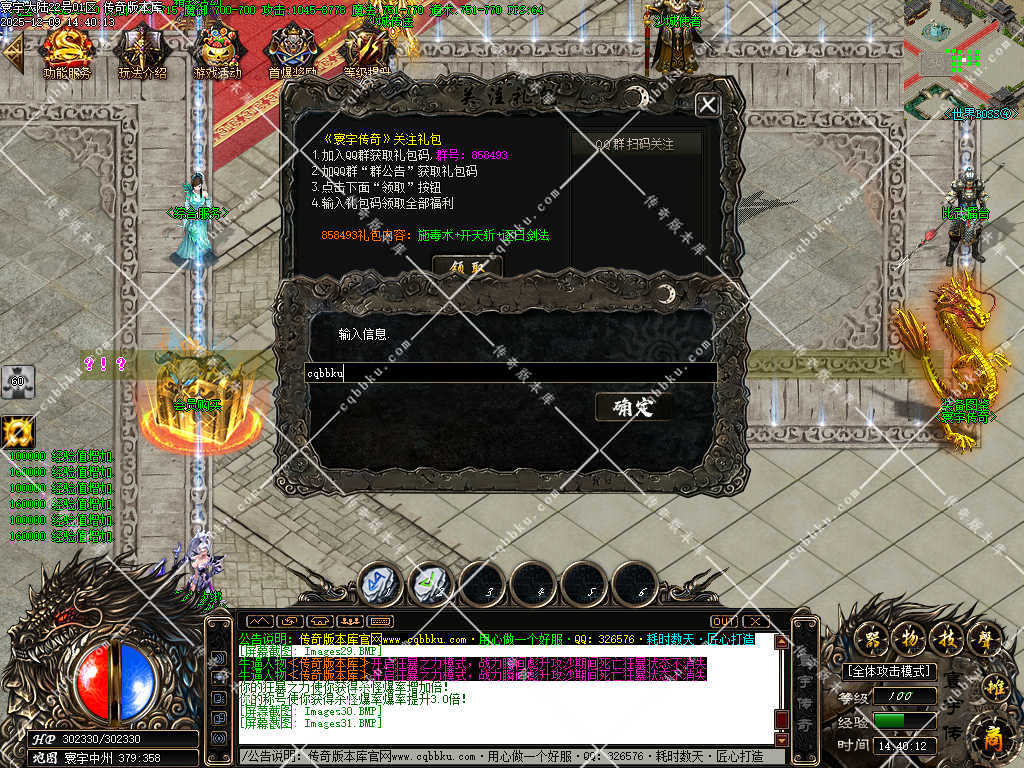1024x768 pixels.
Task: Click the 领取 claim button
Action: tap(466, 267)
